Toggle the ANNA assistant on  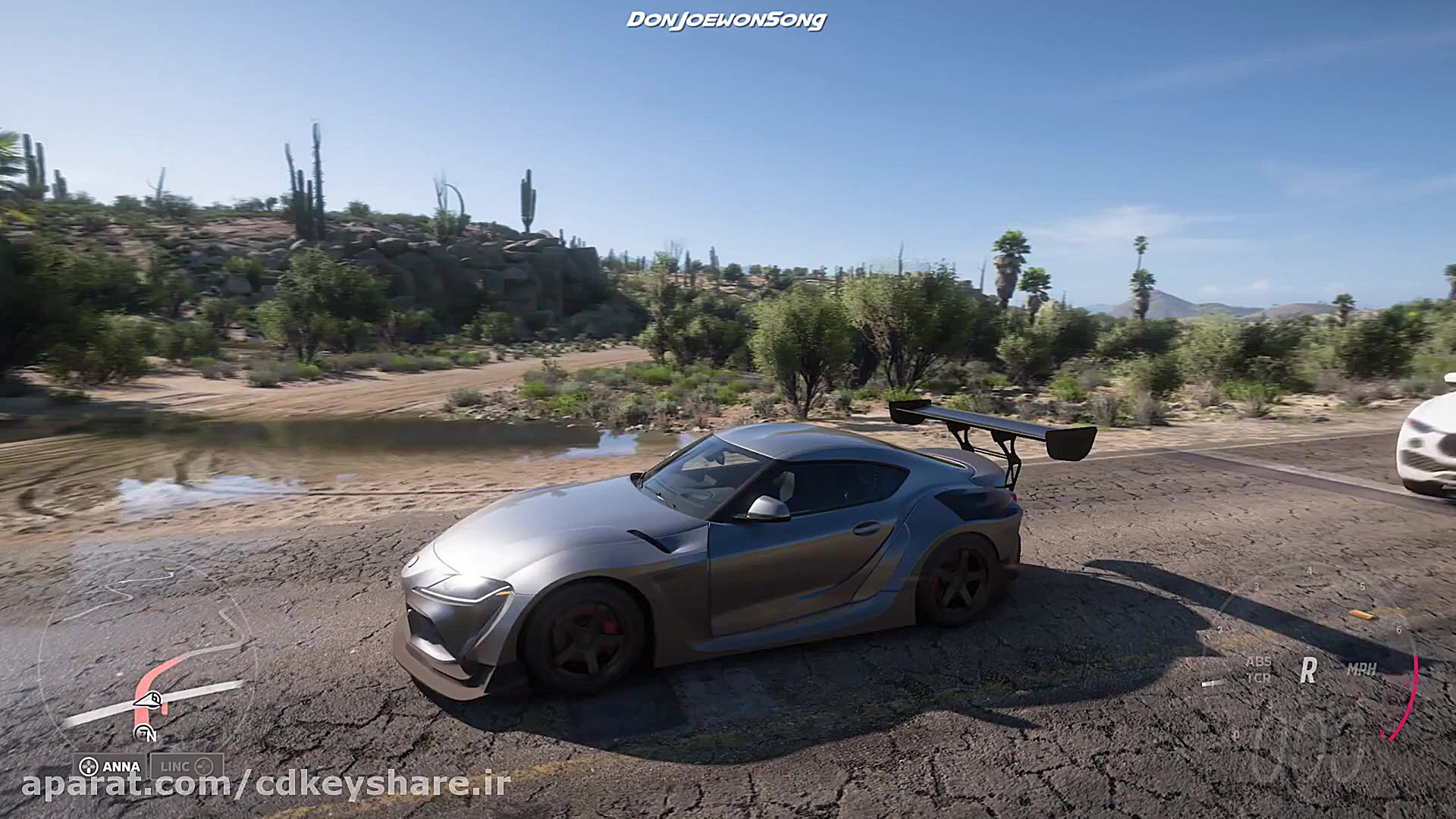89,767
